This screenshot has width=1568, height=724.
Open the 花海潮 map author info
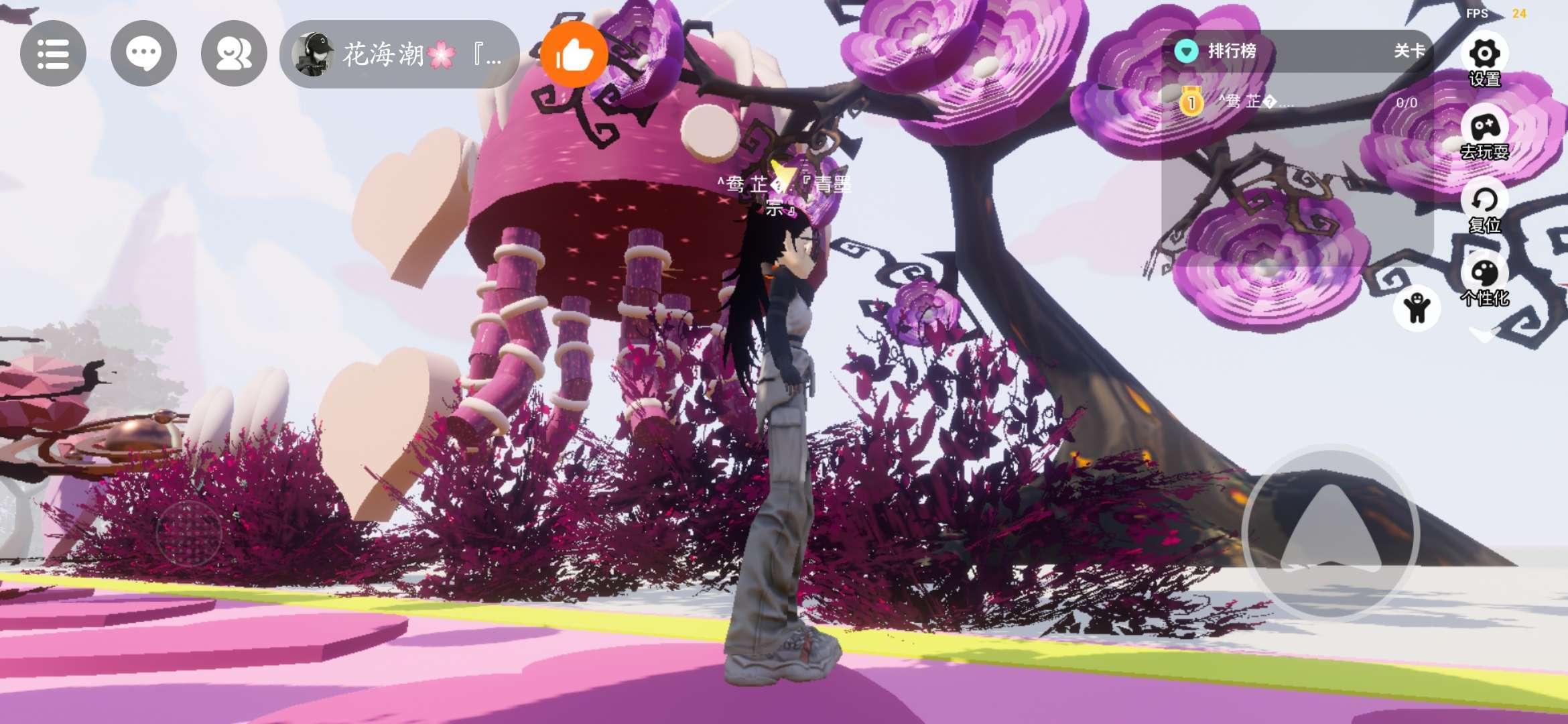coord(399,54)
